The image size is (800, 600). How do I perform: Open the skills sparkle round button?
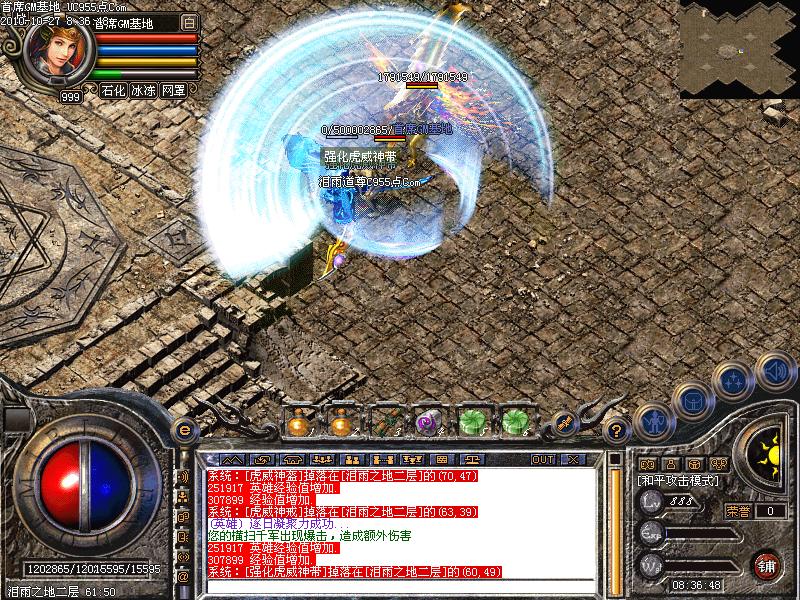pos(735,381)
